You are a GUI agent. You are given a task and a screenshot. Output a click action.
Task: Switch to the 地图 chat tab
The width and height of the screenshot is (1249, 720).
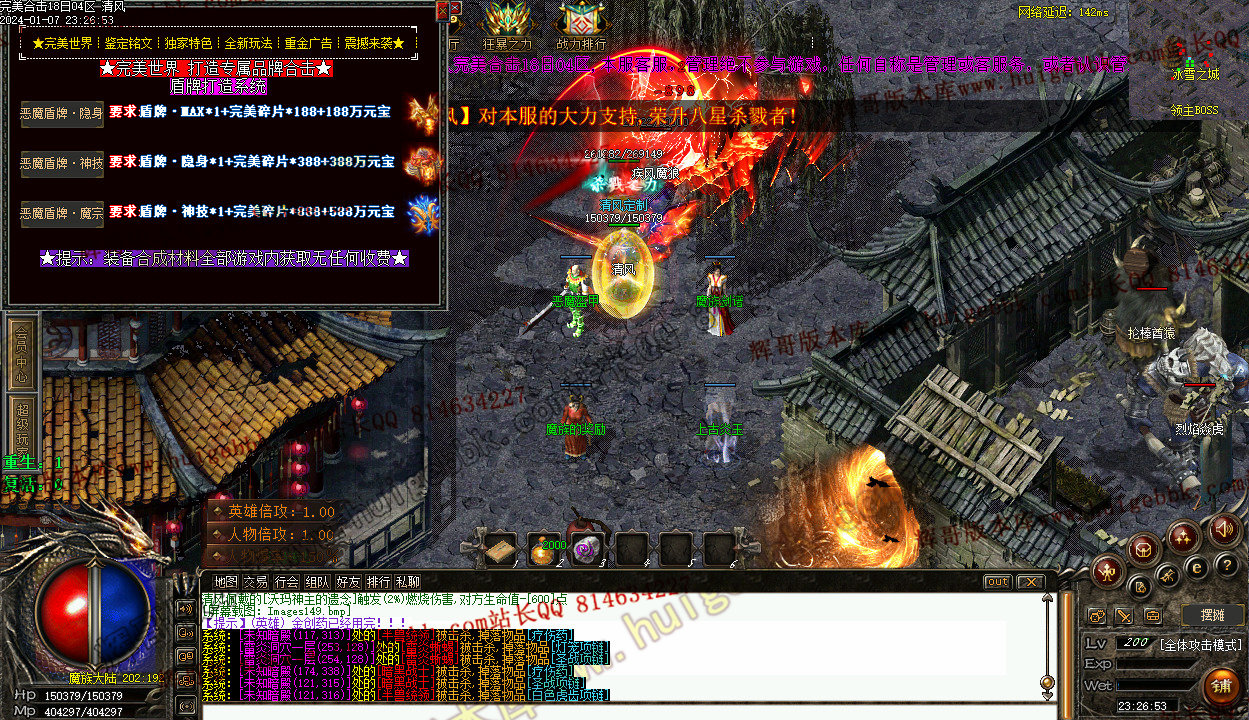(226, 582)
